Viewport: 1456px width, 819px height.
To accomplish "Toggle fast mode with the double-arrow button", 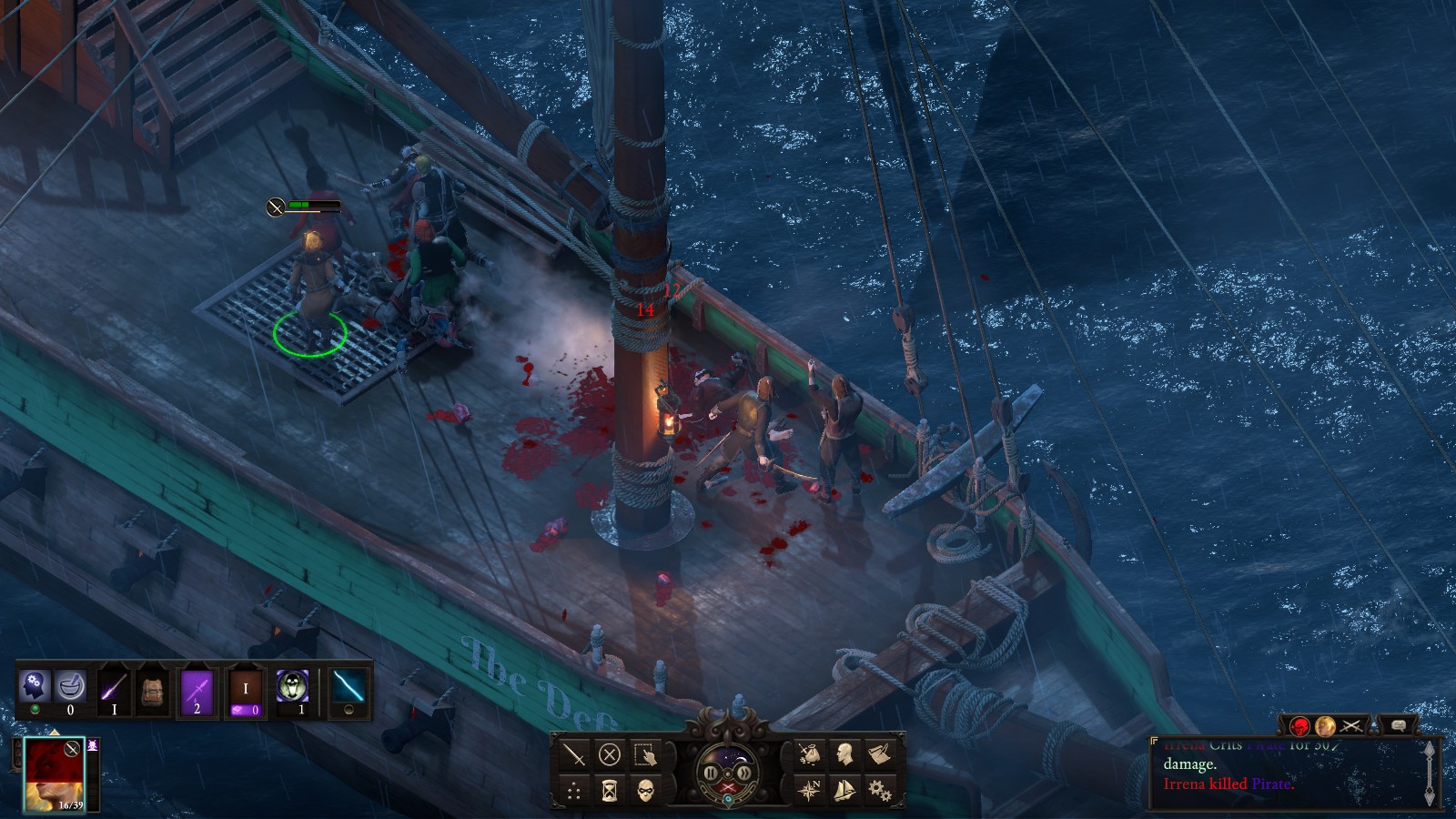I will [743, 773].
